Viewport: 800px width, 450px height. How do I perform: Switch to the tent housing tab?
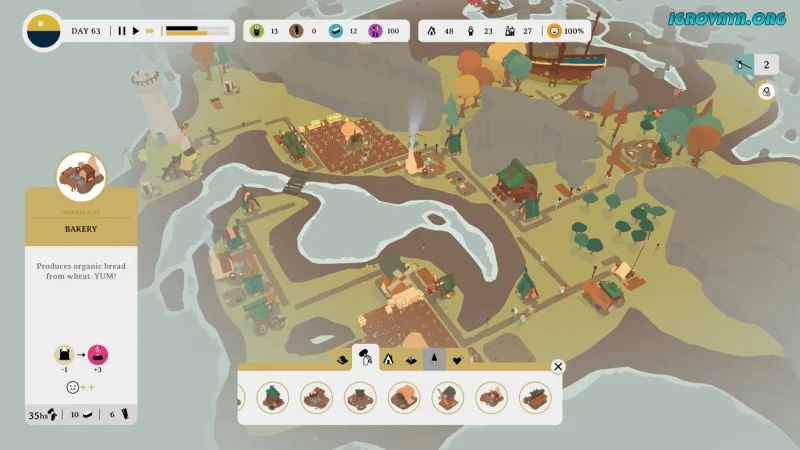pyautogui.click(x=388, y=358)
